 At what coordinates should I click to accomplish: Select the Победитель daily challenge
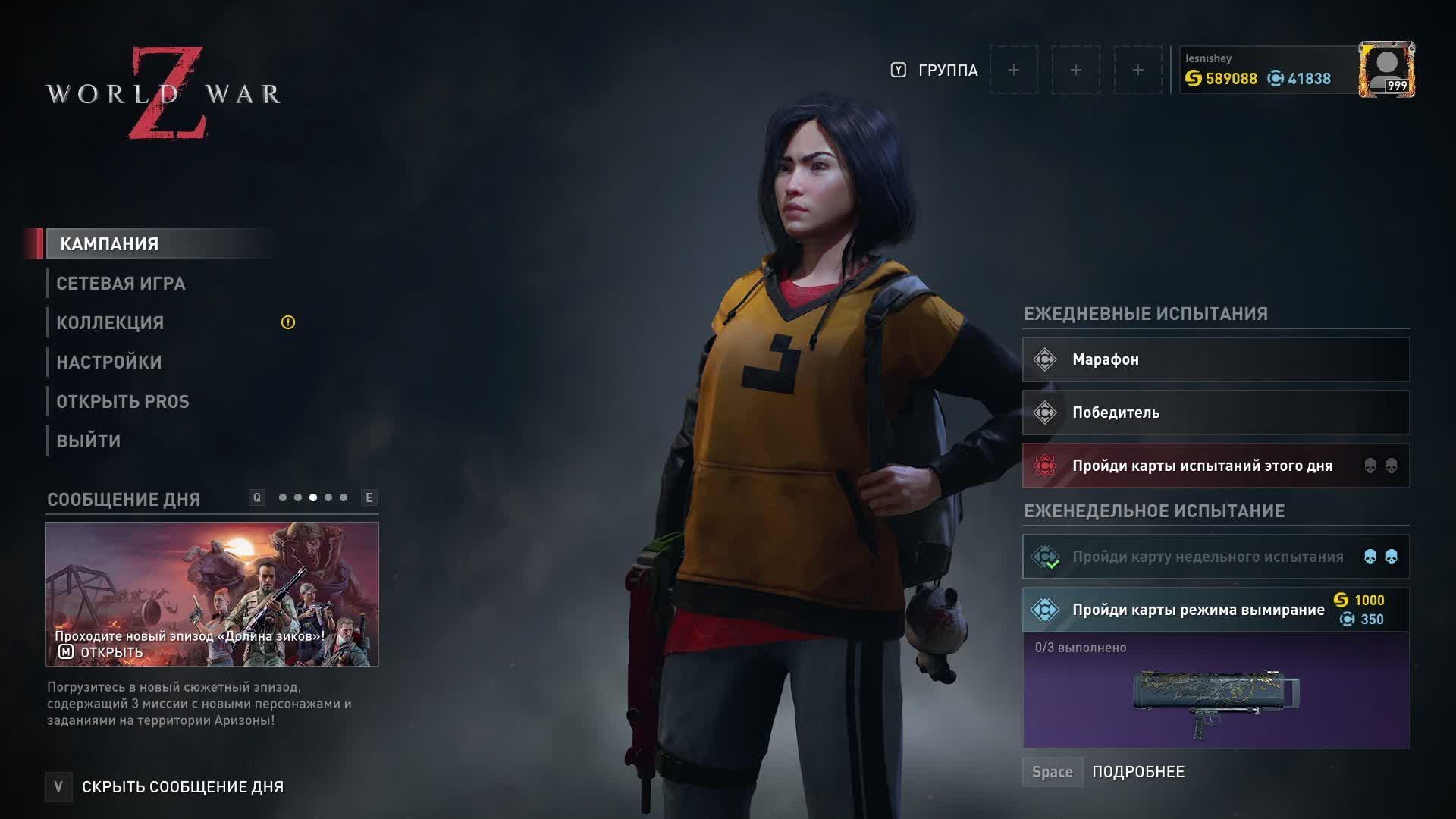click(x=1216, y=413)
